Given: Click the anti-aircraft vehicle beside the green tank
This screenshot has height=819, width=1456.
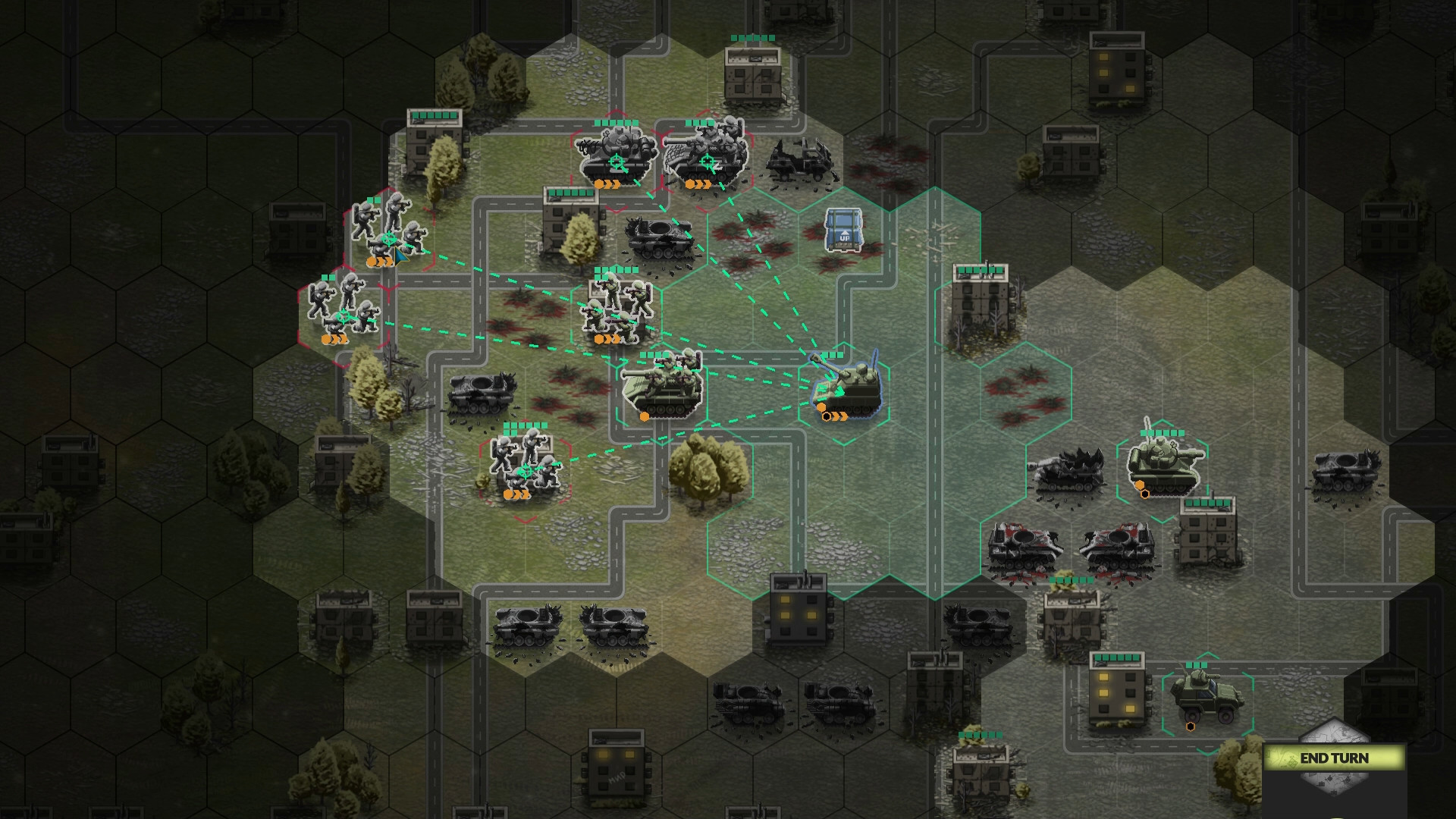Looking at the screenshot, I should click(1069, 470).
